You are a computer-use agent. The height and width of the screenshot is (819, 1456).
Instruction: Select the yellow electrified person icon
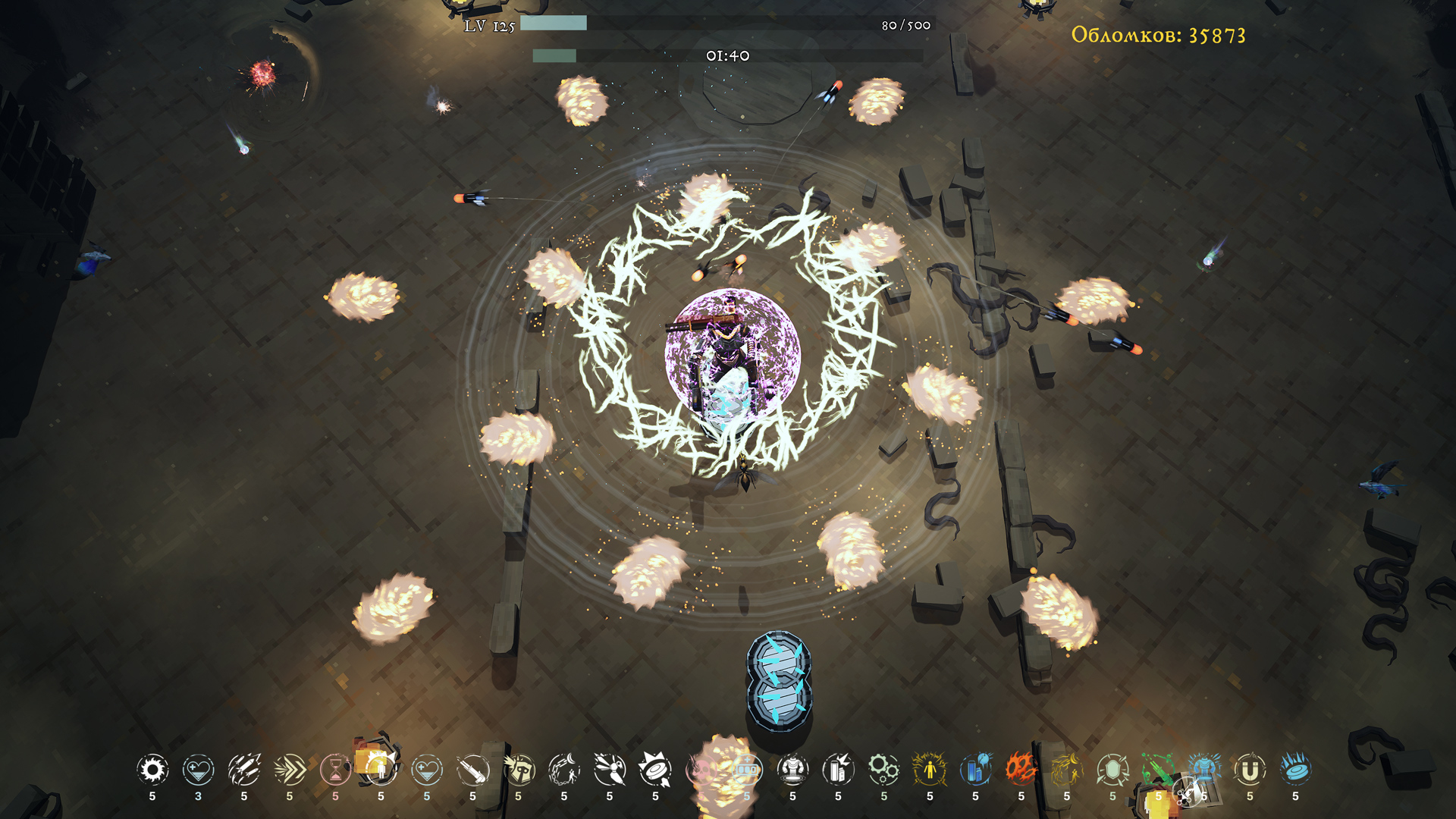pyautogui.click(x=930, y=770)
